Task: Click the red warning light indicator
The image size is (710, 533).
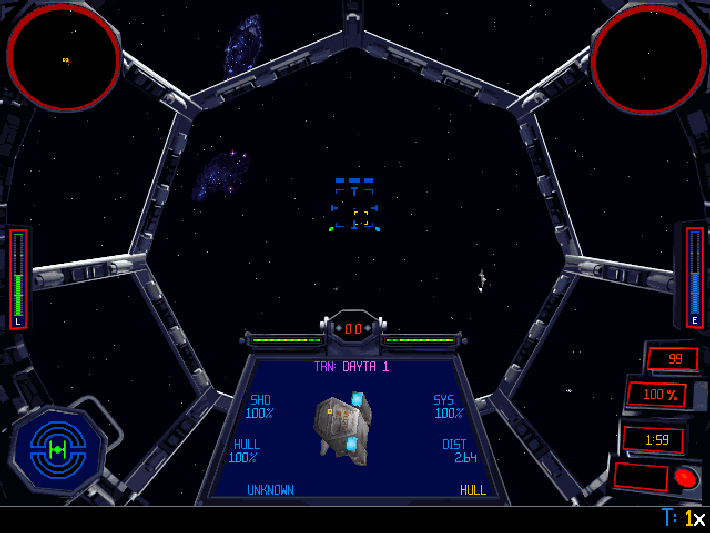Action: [x=685, y=477]
